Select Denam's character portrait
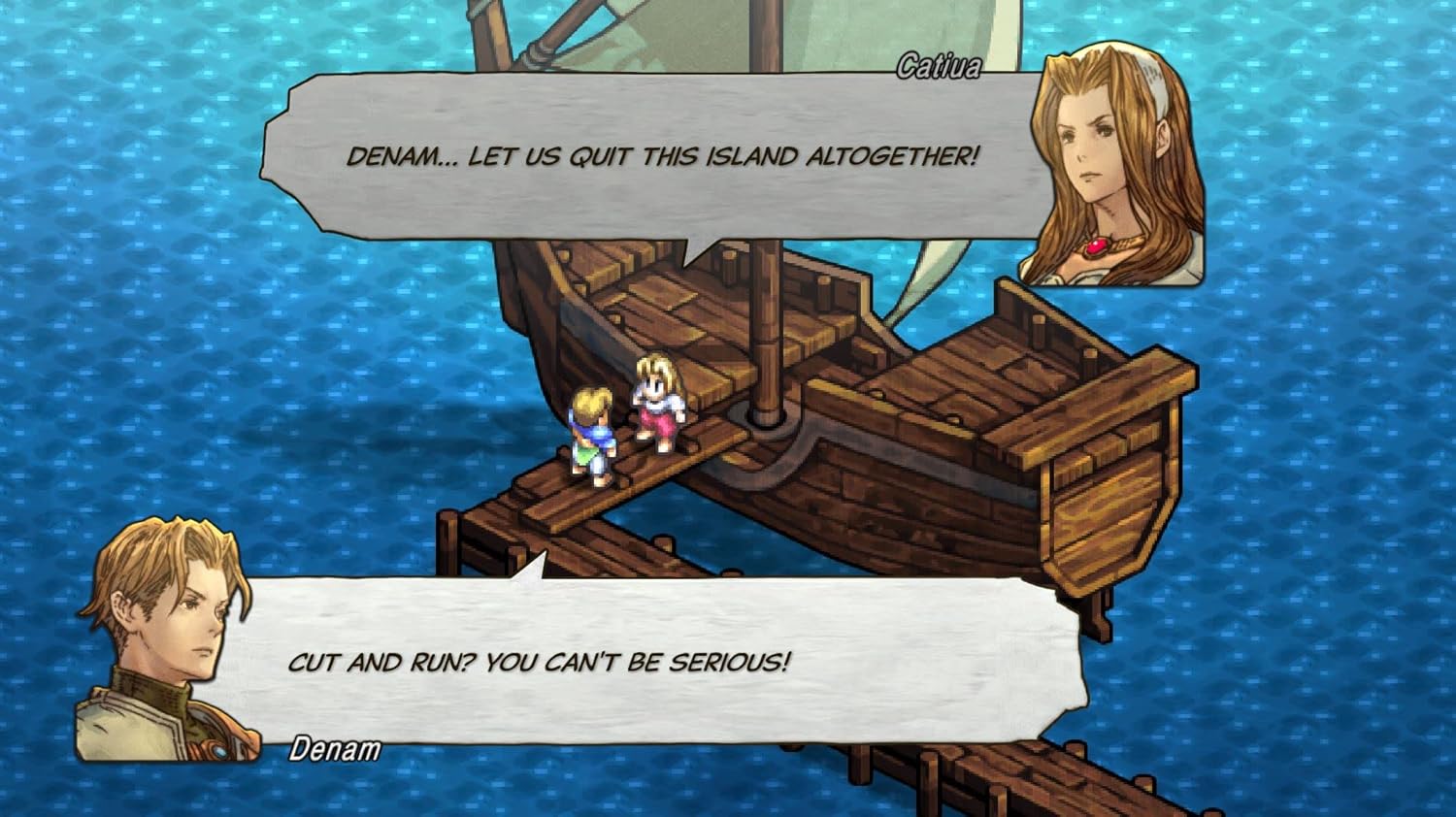Viewport: 1456px width, 817px height. (165, 631)
